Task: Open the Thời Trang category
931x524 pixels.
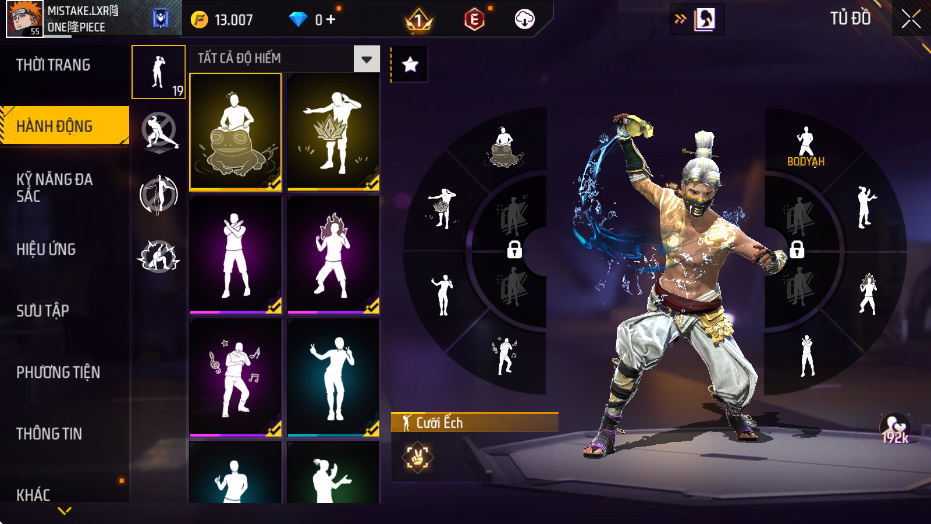Action: click(x=54, y=65)
